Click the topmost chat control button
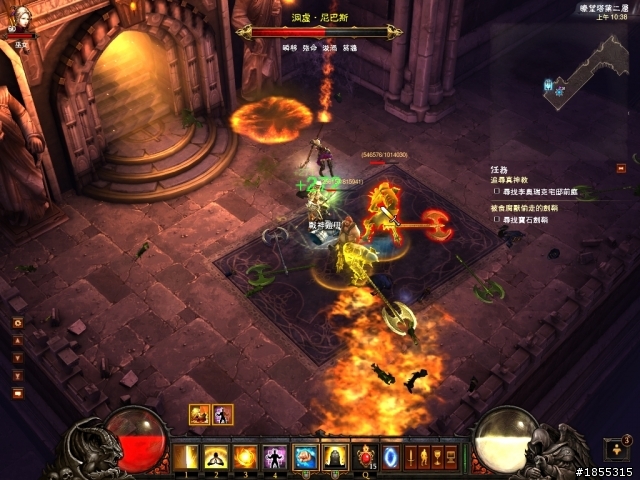 coord(17,323)
